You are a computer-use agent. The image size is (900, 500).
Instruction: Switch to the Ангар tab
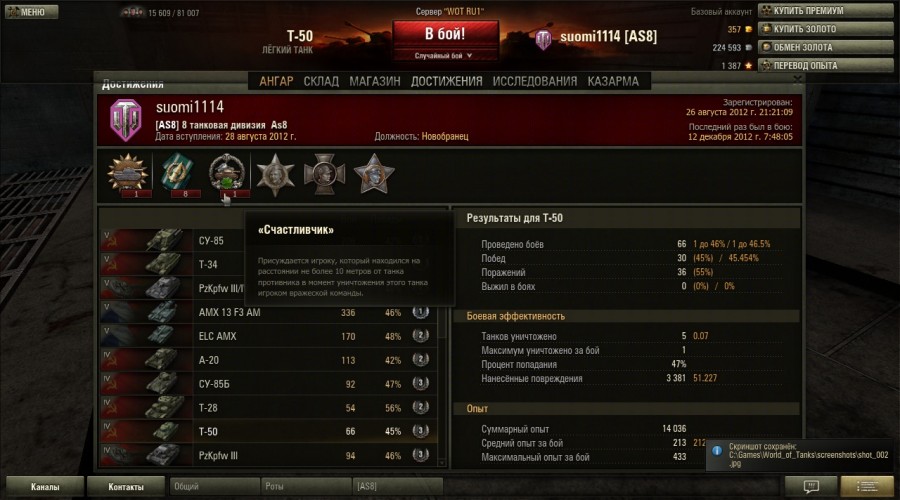(x=276, y=81)
